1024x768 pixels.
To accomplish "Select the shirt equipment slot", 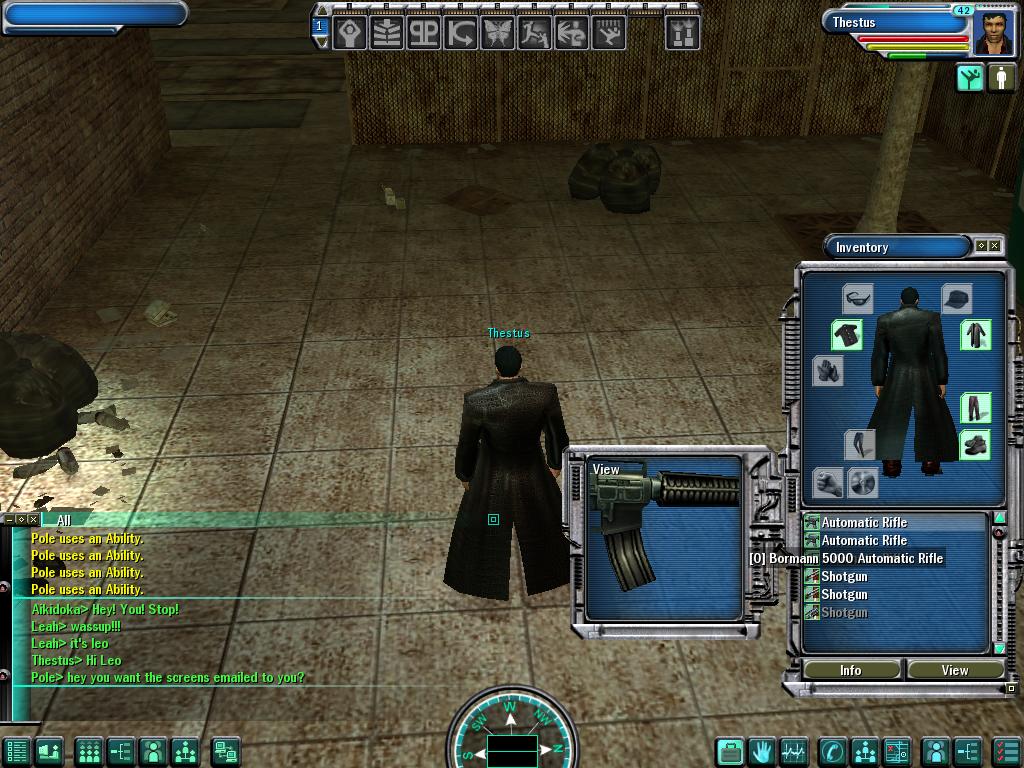I will 847,335.
